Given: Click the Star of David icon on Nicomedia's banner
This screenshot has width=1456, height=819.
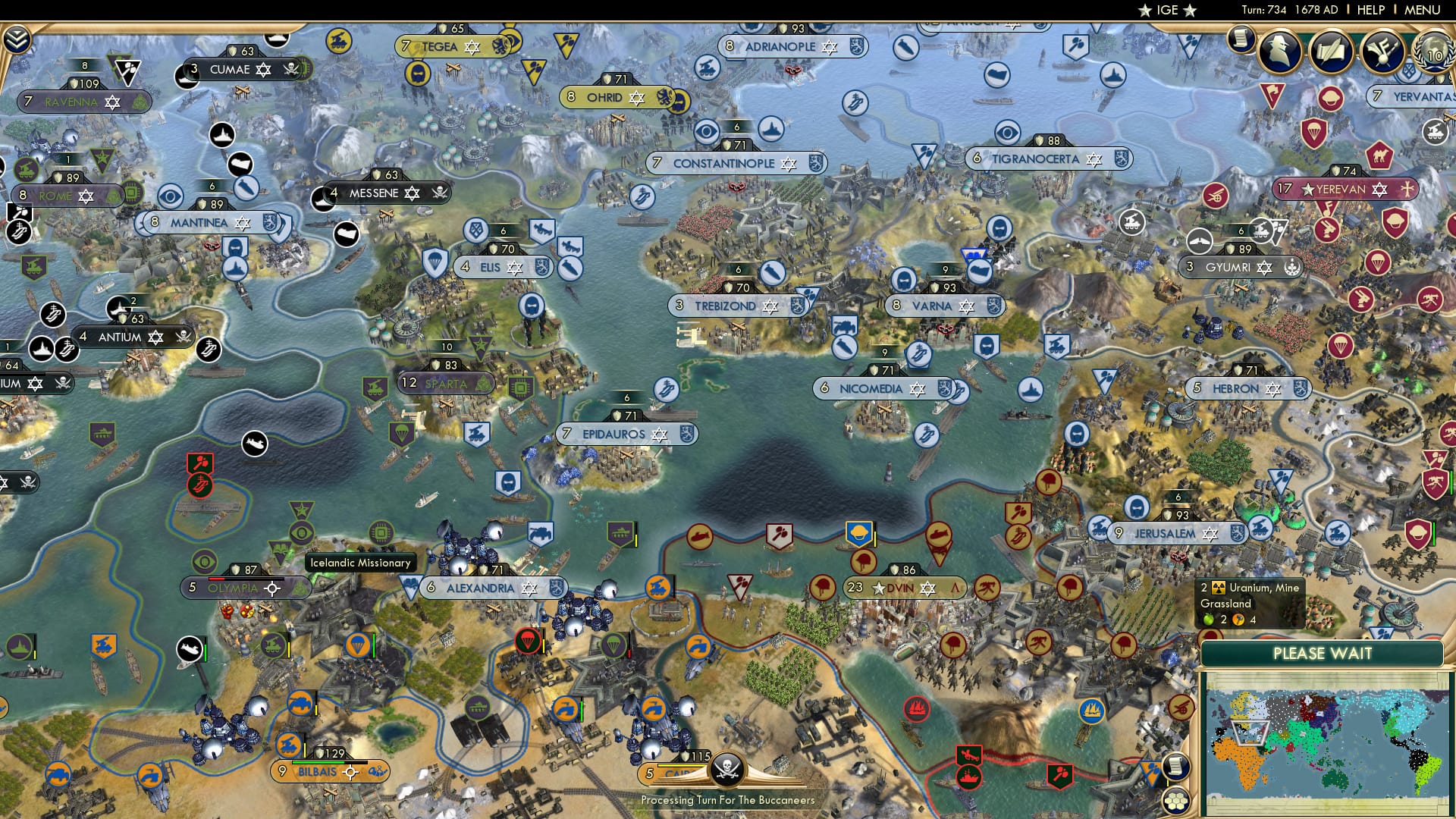Looking at the screenshot, I should (918, 387).
